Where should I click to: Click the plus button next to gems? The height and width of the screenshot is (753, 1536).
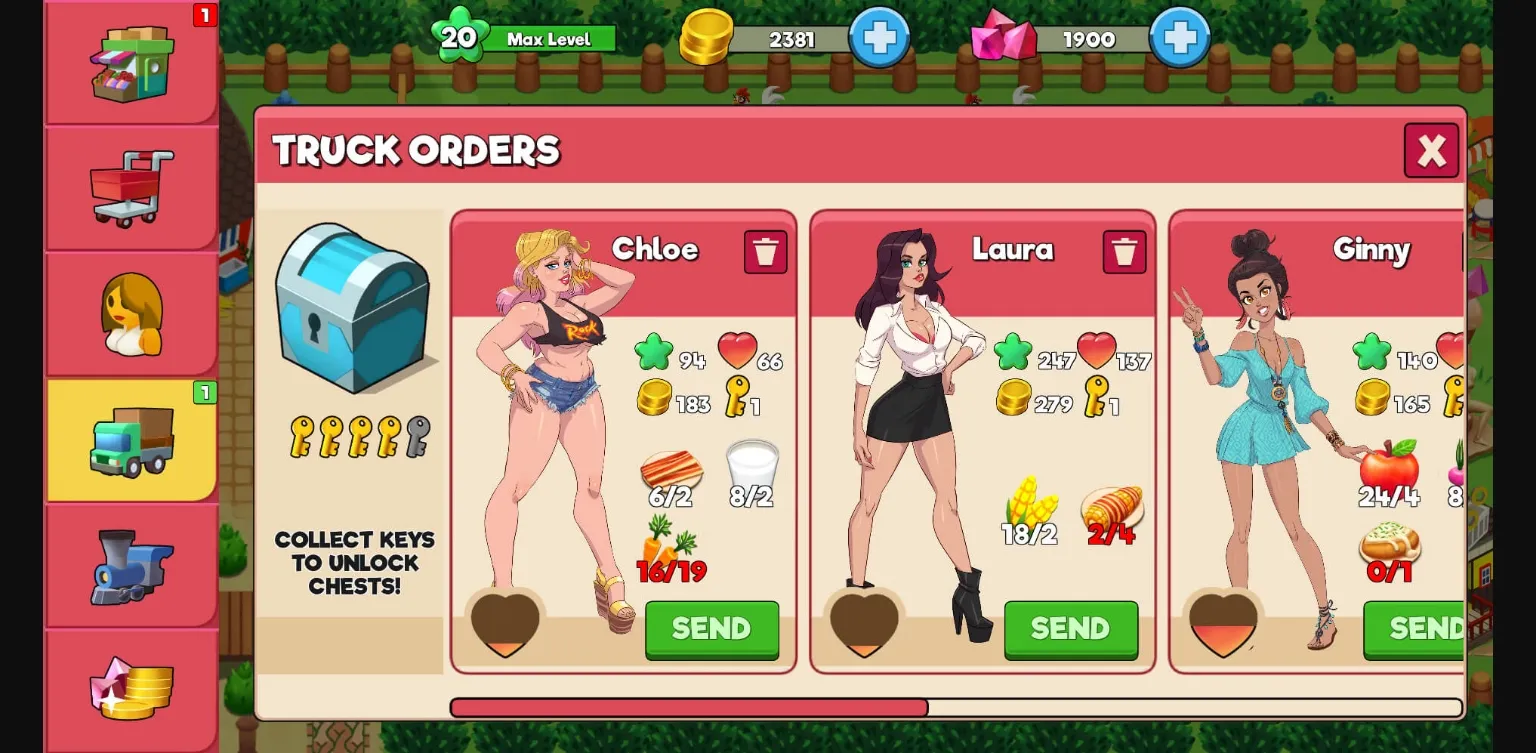point(1179,40)
